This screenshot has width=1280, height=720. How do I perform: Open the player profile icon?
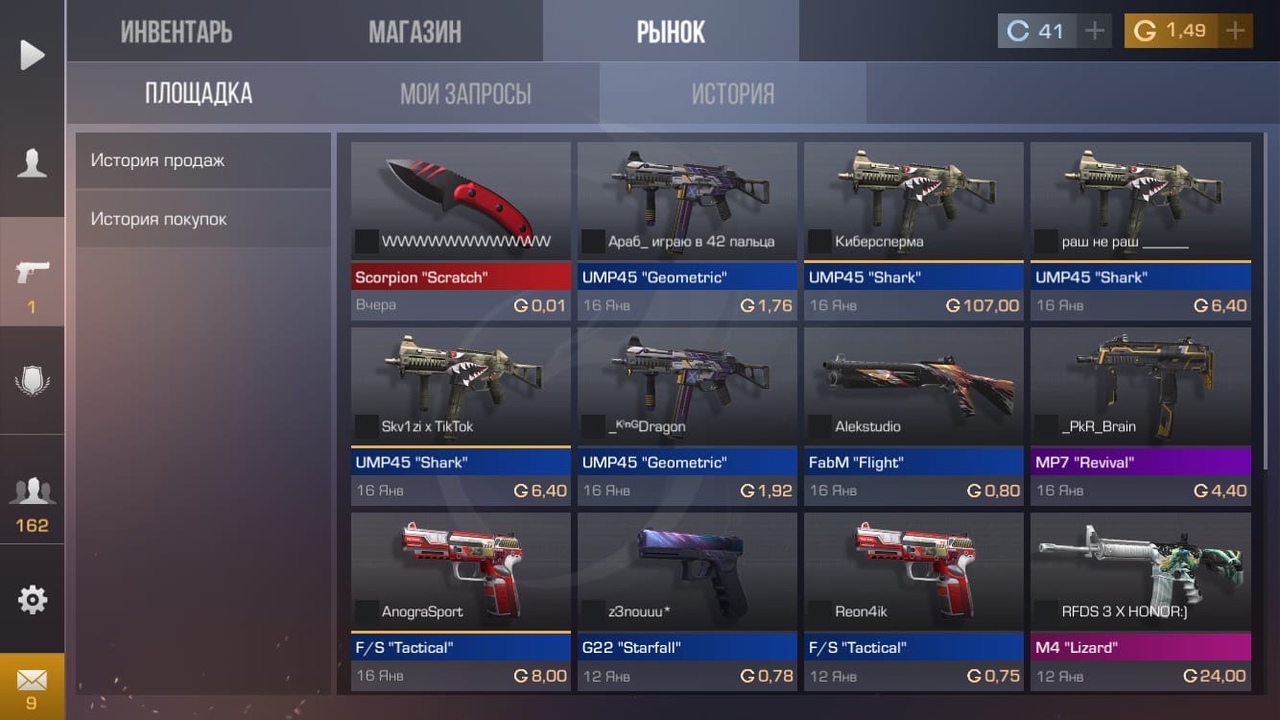pos(32,163)
